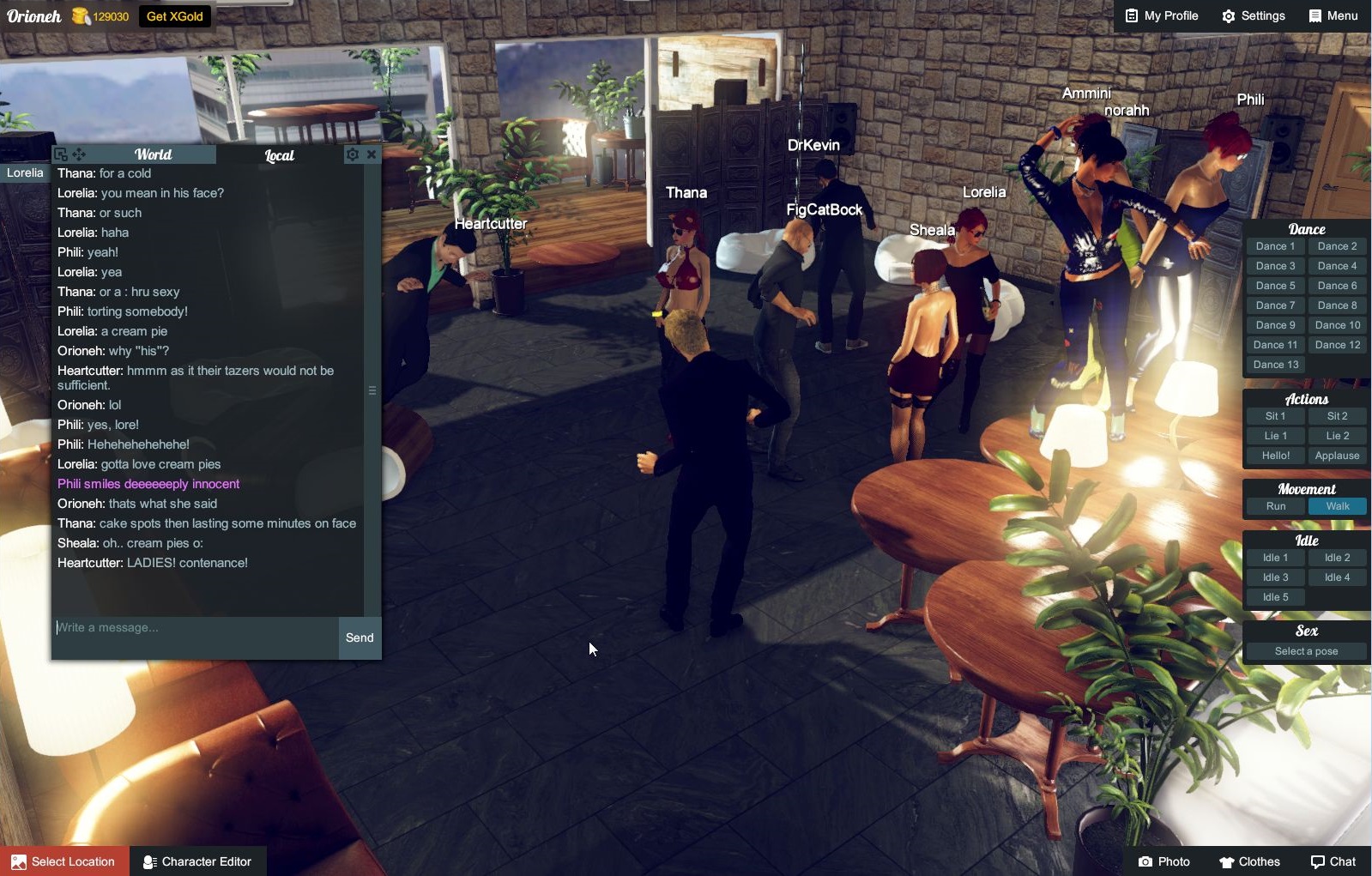The image size is (1372, 876).
Task: Close the chat window
Action: tap(372, 154)
